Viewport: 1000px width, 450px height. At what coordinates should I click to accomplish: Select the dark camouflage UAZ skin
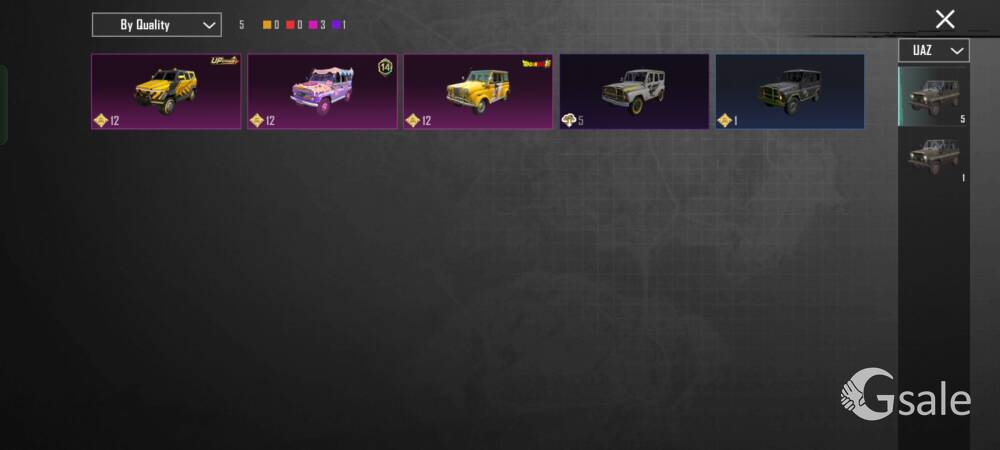(x=790, y=92)
